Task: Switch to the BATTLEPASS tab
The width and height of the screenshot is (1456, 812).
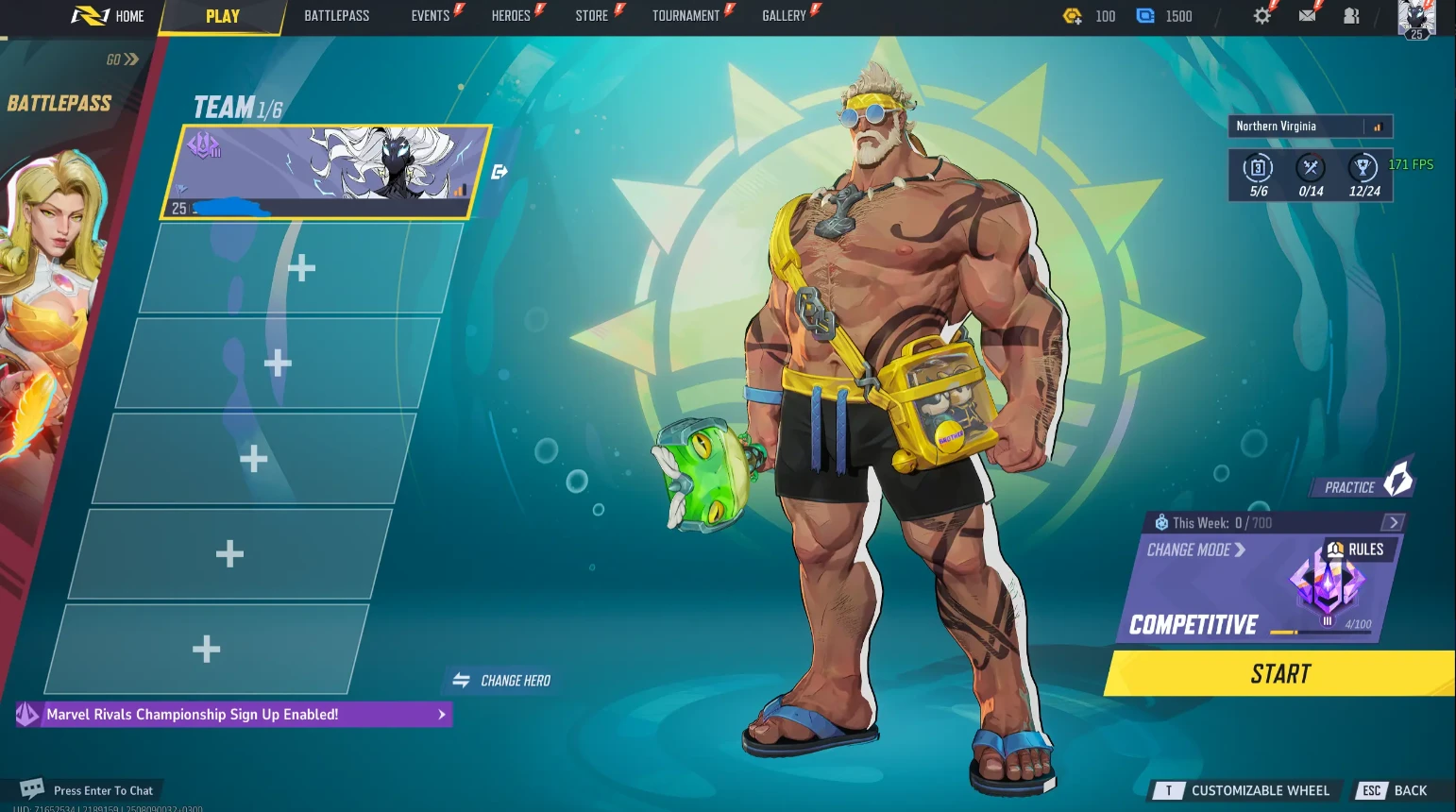Action: (x=337, y=15)
